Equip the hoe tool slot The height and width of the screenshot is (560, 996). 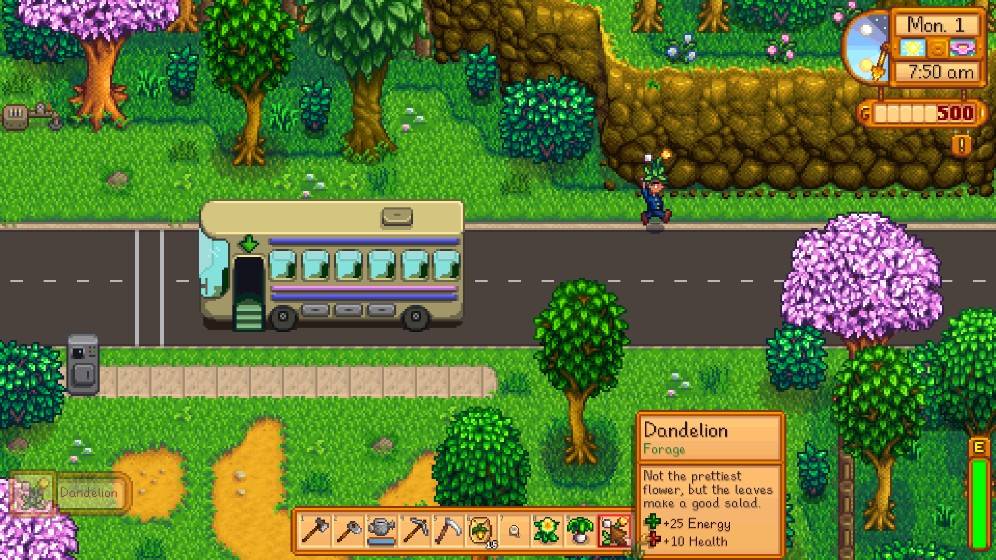(347, 529)
